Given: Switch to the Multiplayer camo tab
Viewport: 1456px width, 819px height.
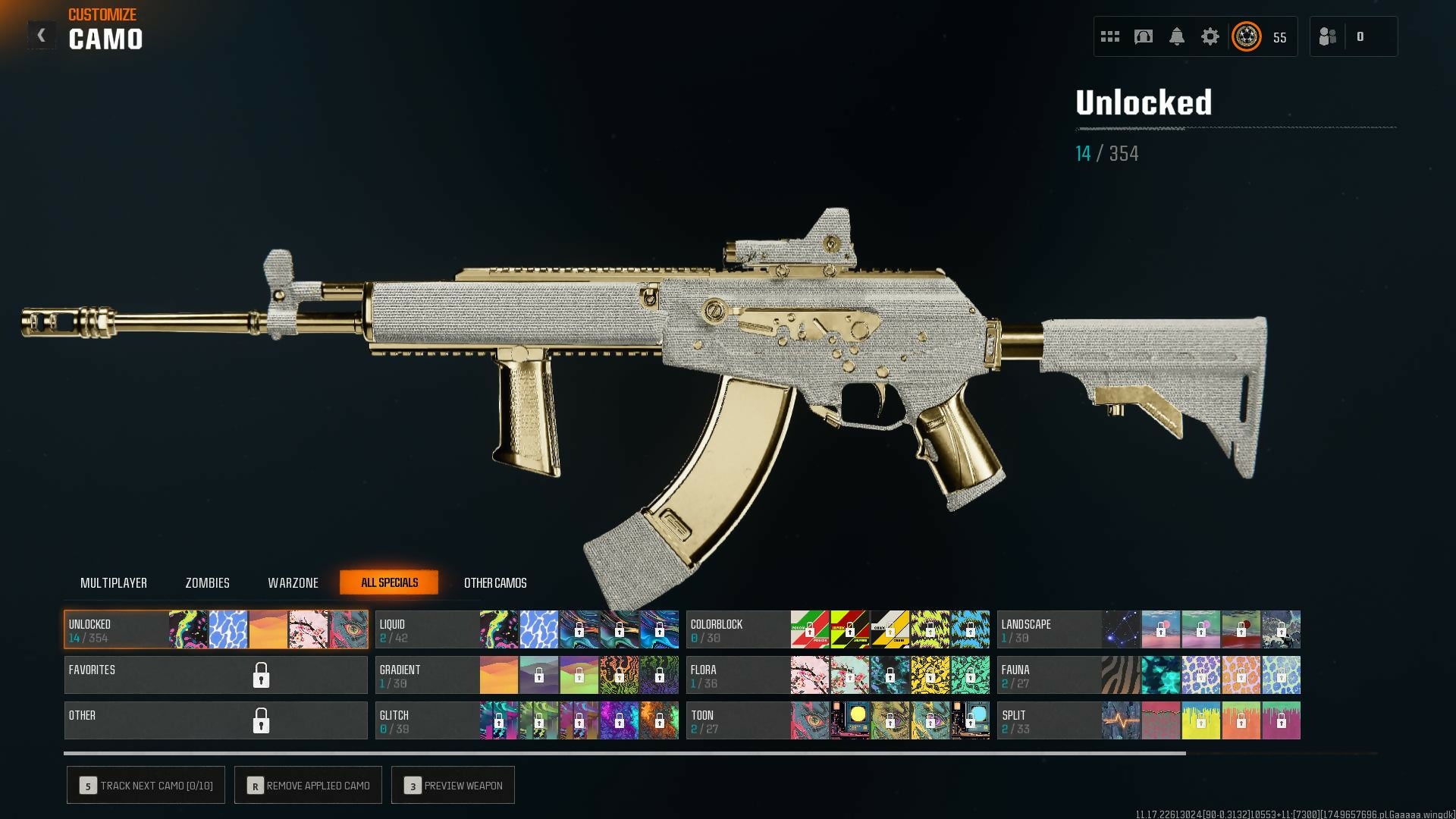Looking at the screenshot, I should coord(114,583).
